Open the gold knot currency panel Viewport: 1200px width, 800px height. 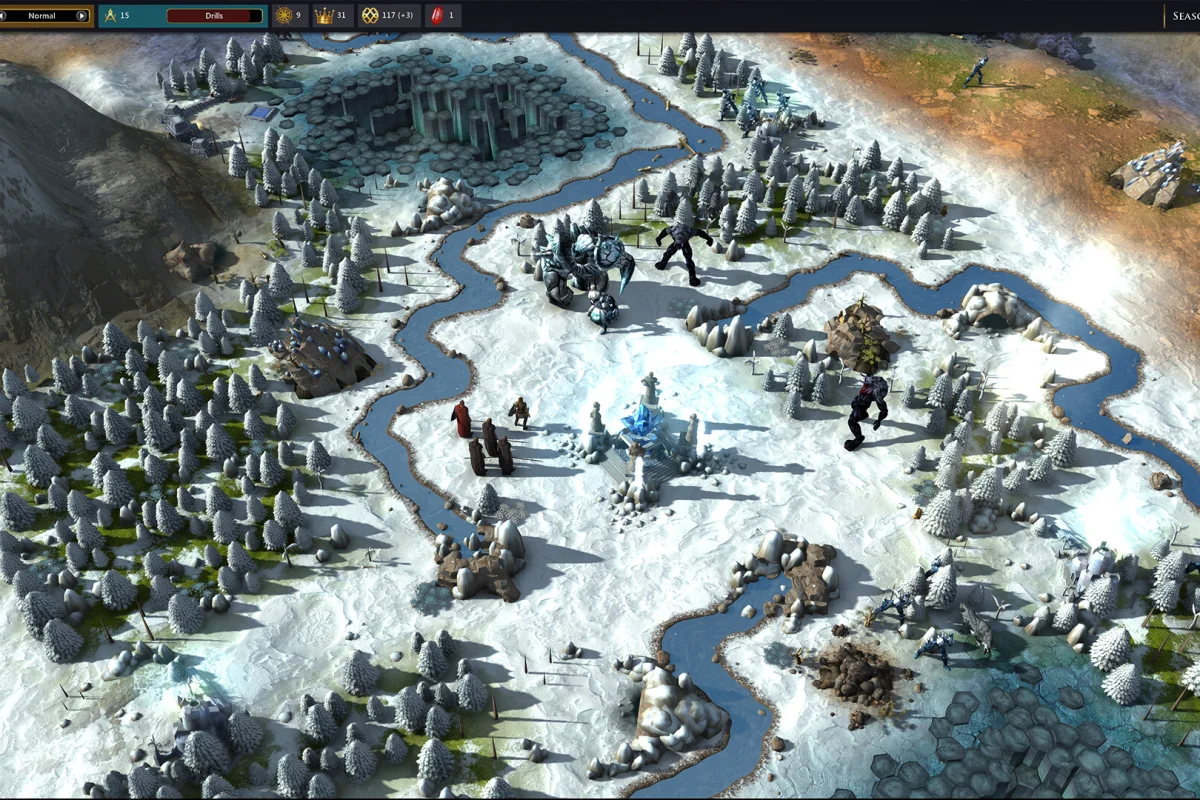click(370, 16)
